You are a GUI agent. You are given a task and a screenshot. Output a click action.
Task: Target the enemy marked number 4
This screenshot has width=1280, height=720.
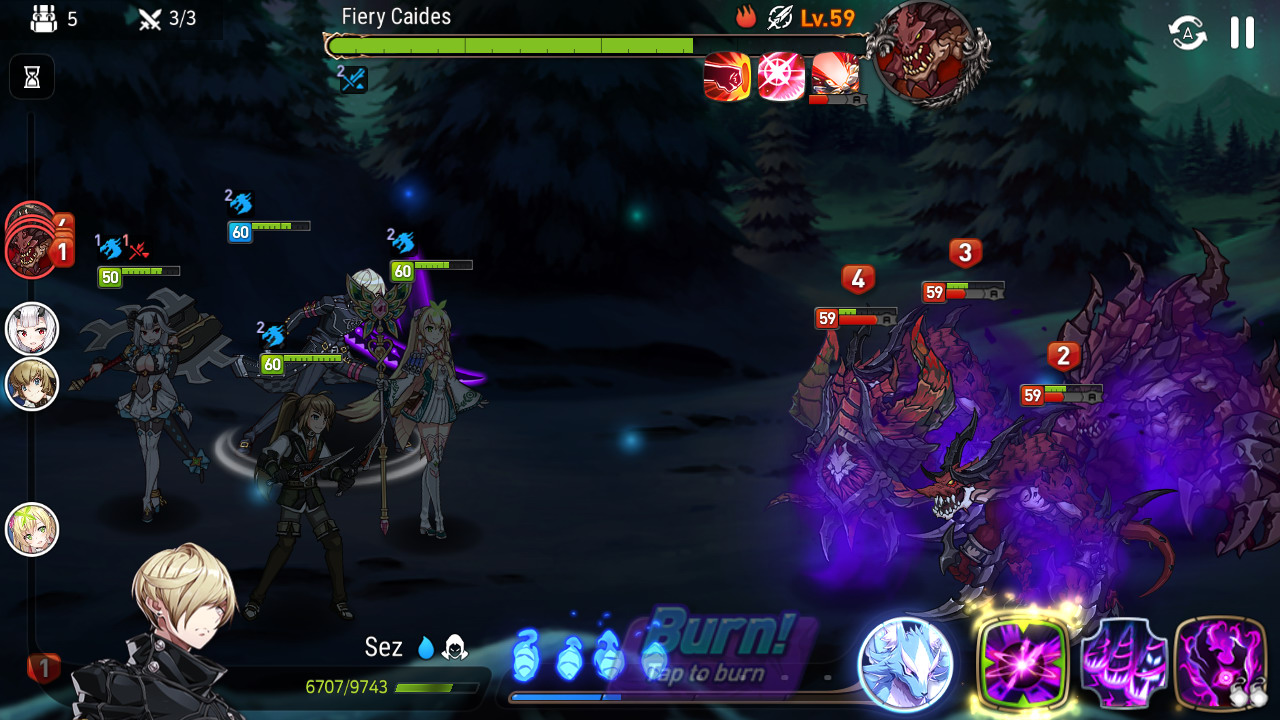[x=857, y=279]
